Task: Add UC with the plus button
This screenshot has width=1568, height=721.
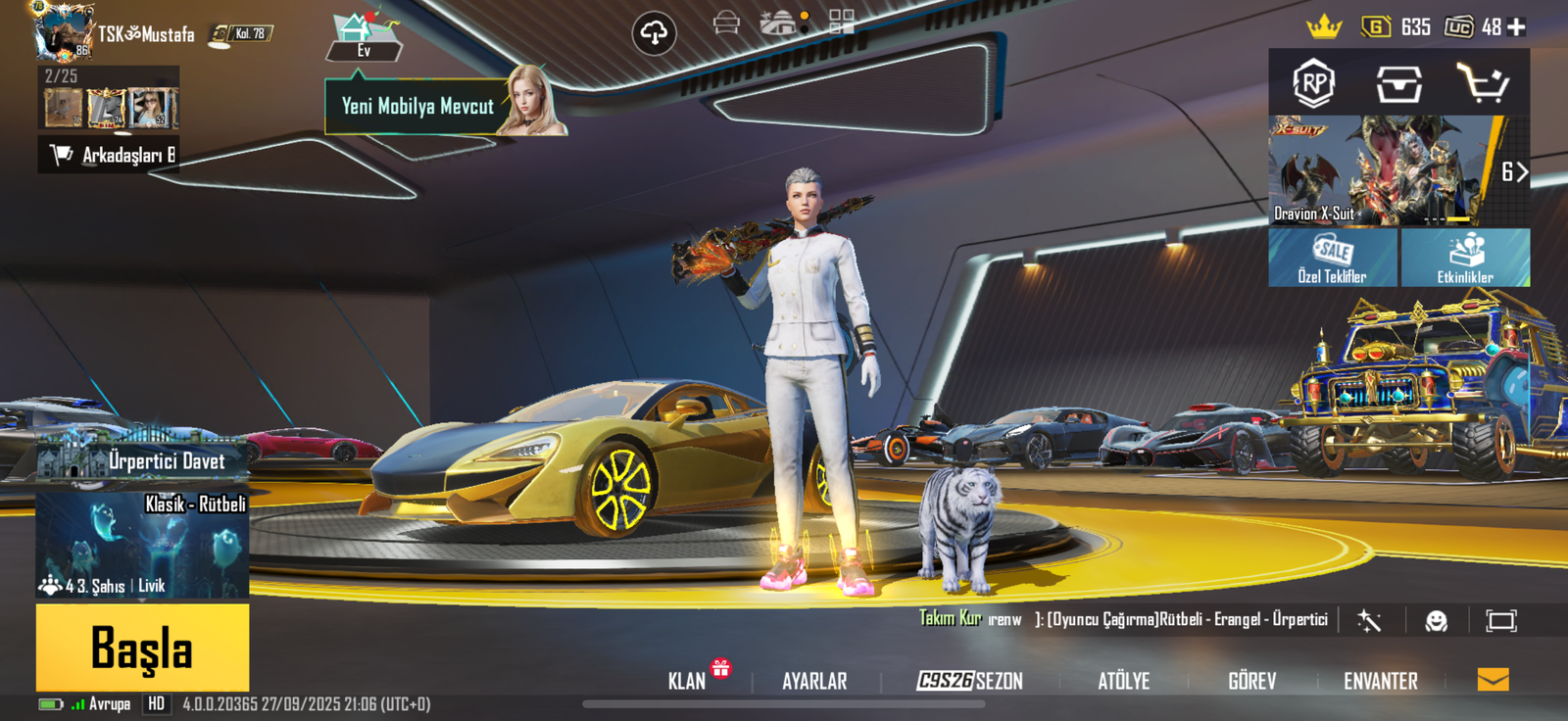Action: coord(1516,27)
